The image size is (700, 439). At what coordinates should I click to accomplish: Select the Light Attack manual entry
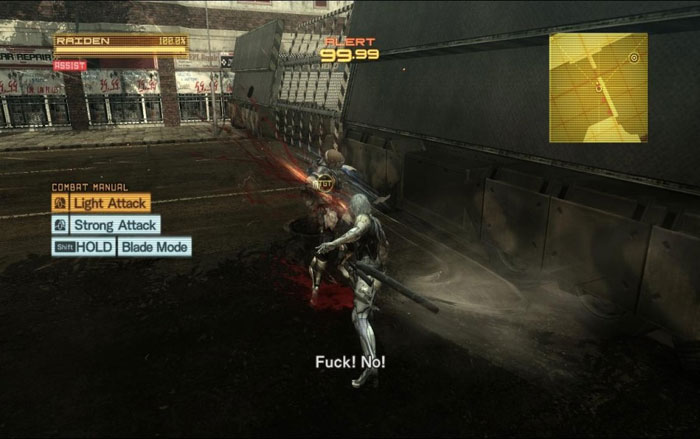coord(109,203)
